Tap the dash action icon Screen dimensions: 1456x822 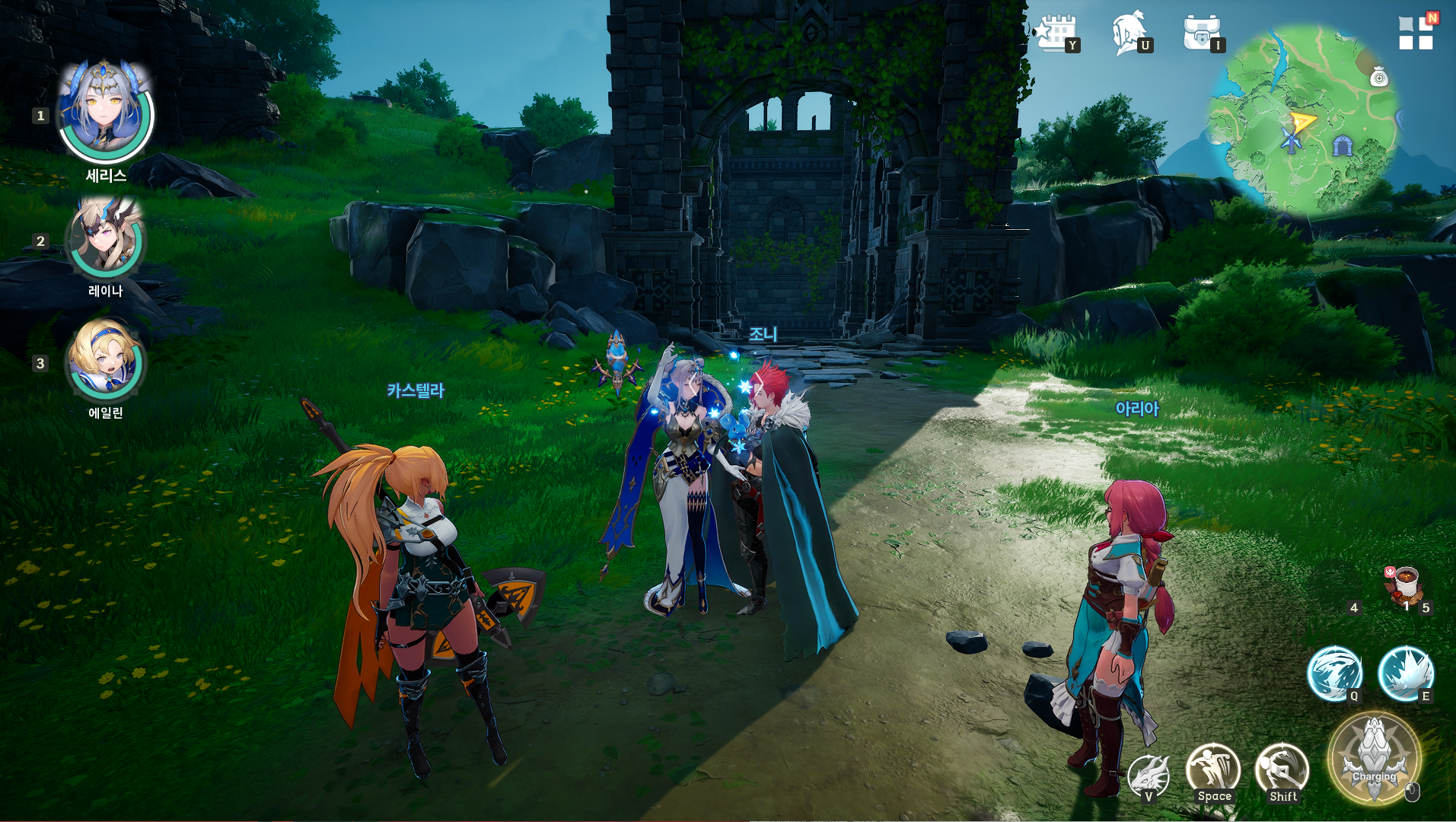tap(1282, 770)
